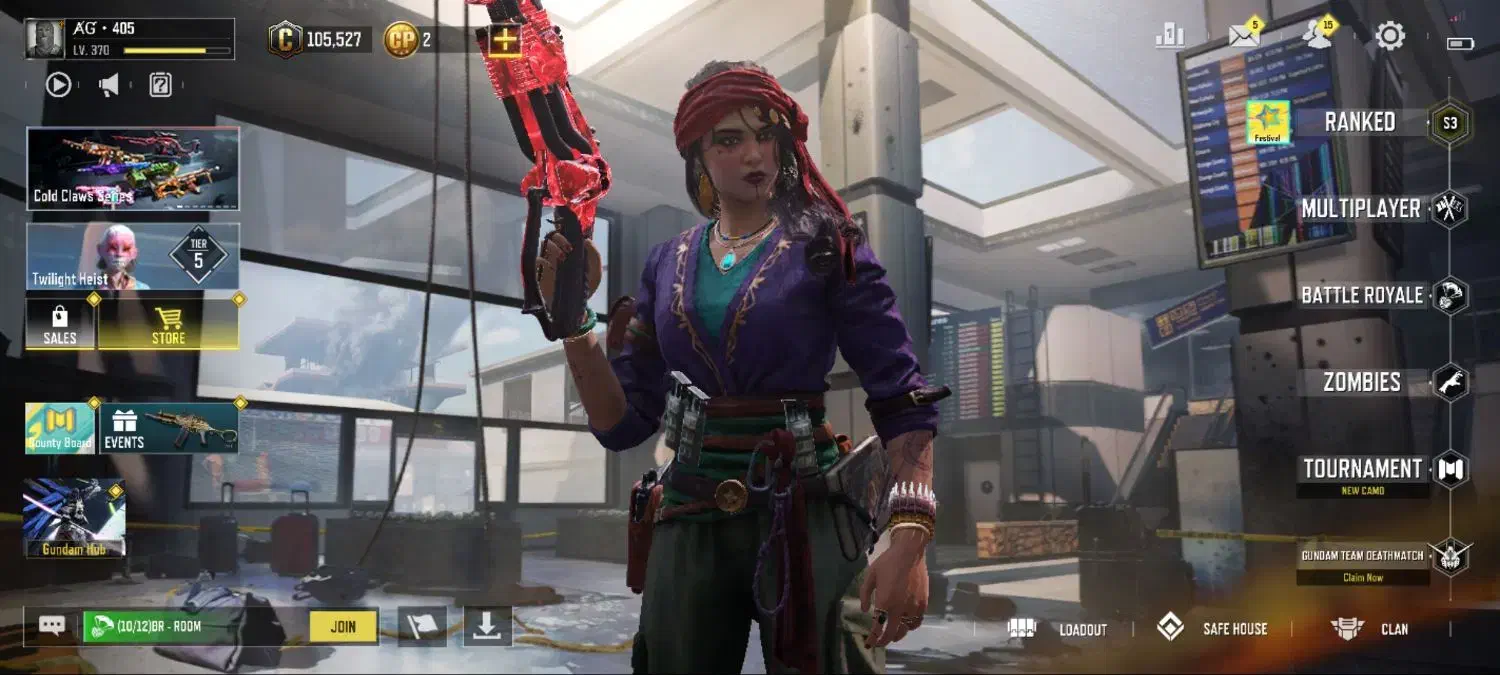Join the BR room
1500x675 pixels.
(x=342, y=627)
